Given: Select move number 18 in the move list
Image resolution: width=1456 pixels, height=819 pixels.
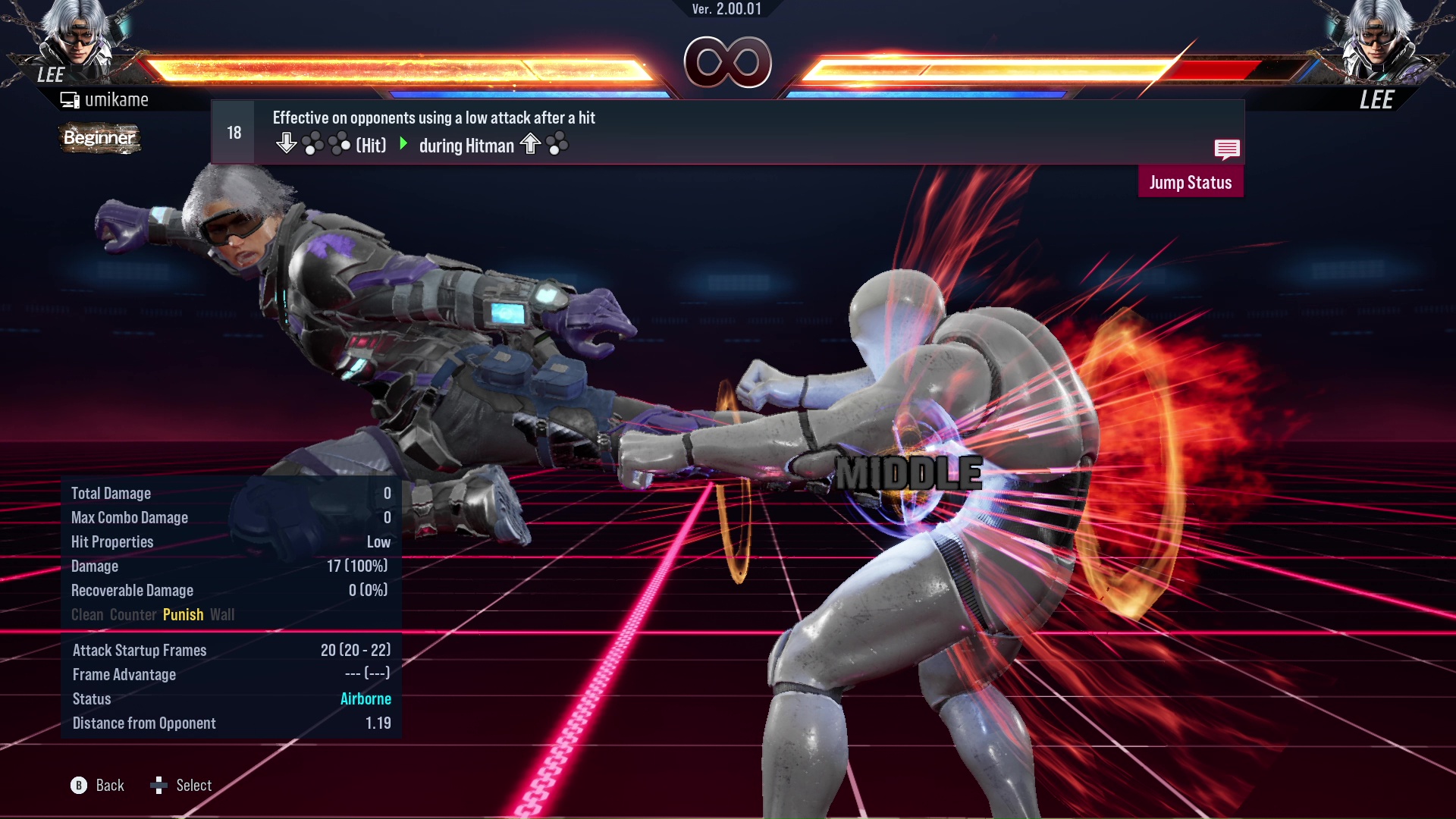Looking at the screenshot, I should coord(234,133).
